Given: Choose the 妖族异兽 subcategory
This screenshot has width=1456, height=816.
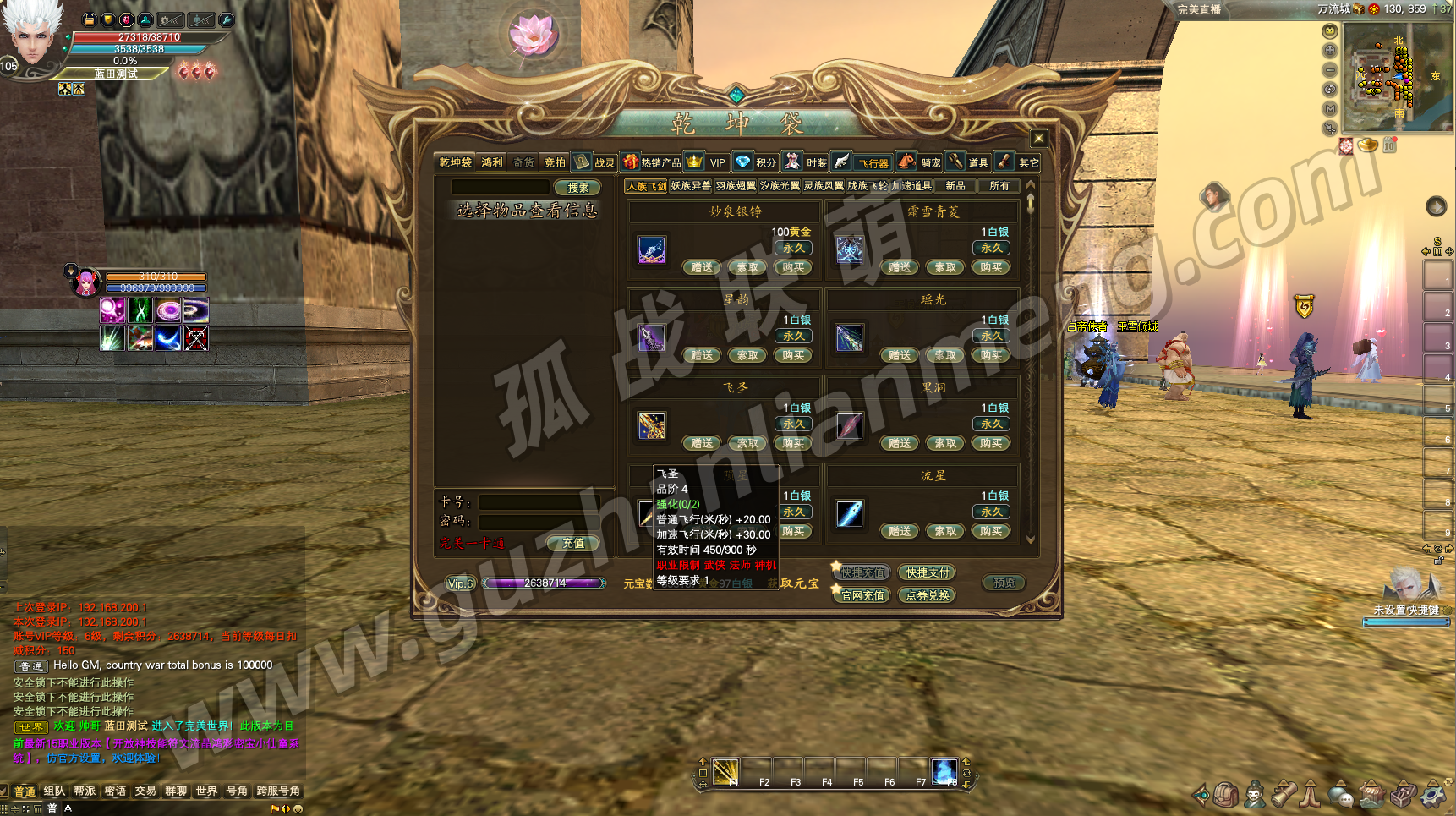Looking at the screenshot, I should [x=691, y=186].
